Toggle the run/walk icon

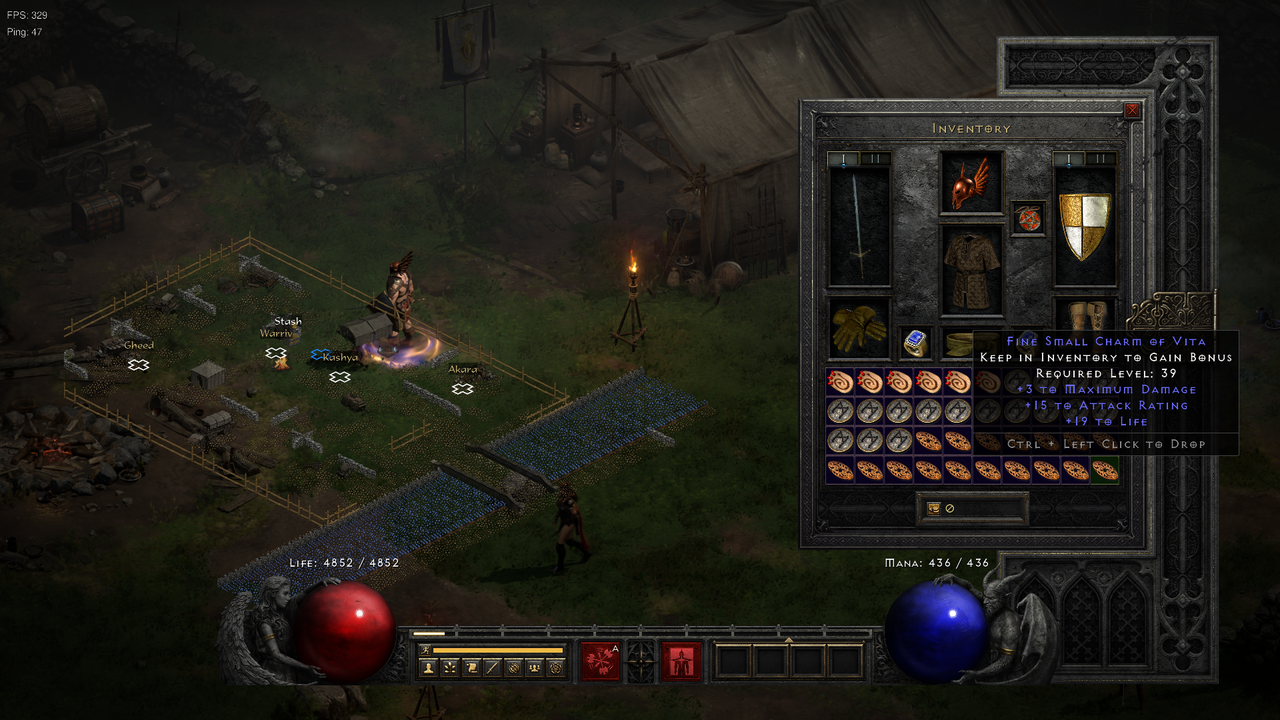coord(424,650)
